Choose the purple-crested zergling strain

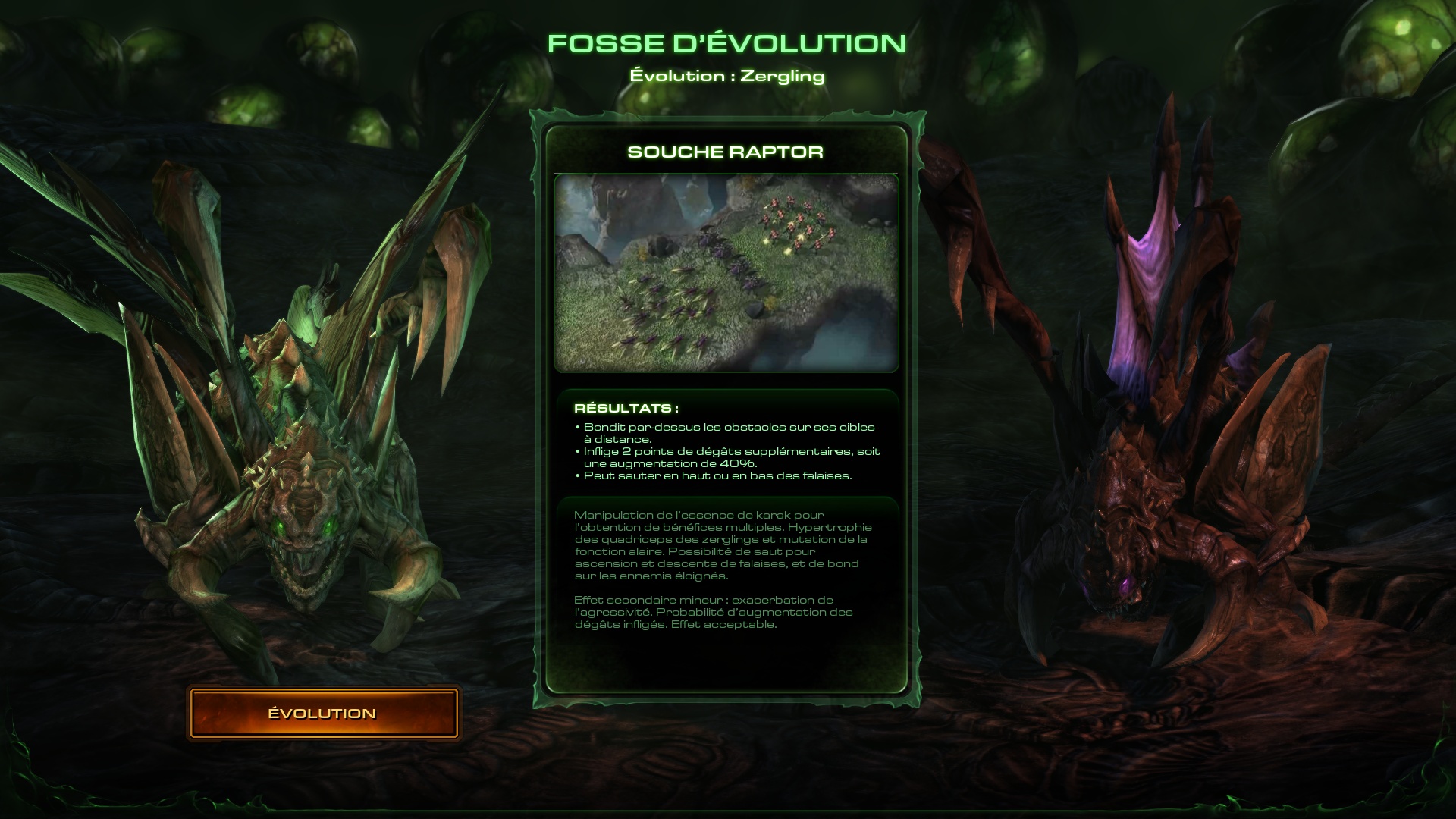(x=1160, y=455)
